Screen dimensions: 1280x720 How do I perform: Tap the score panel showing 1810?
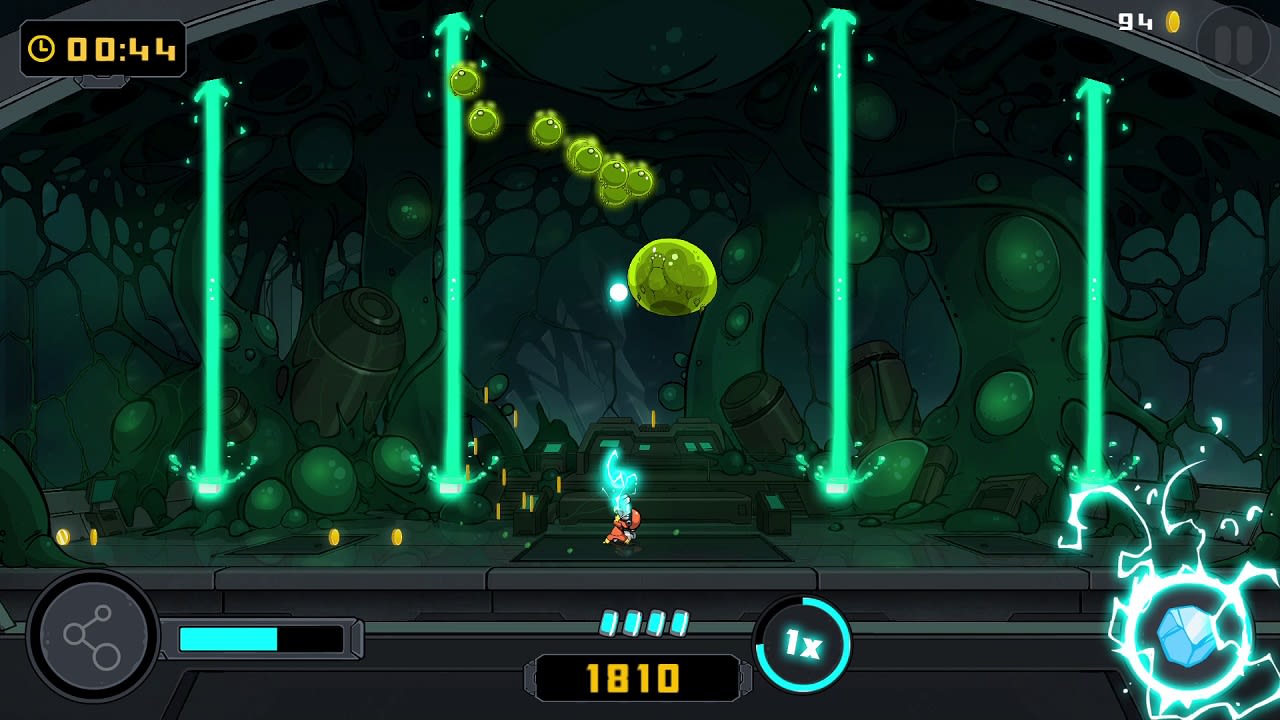coord(638,674)
